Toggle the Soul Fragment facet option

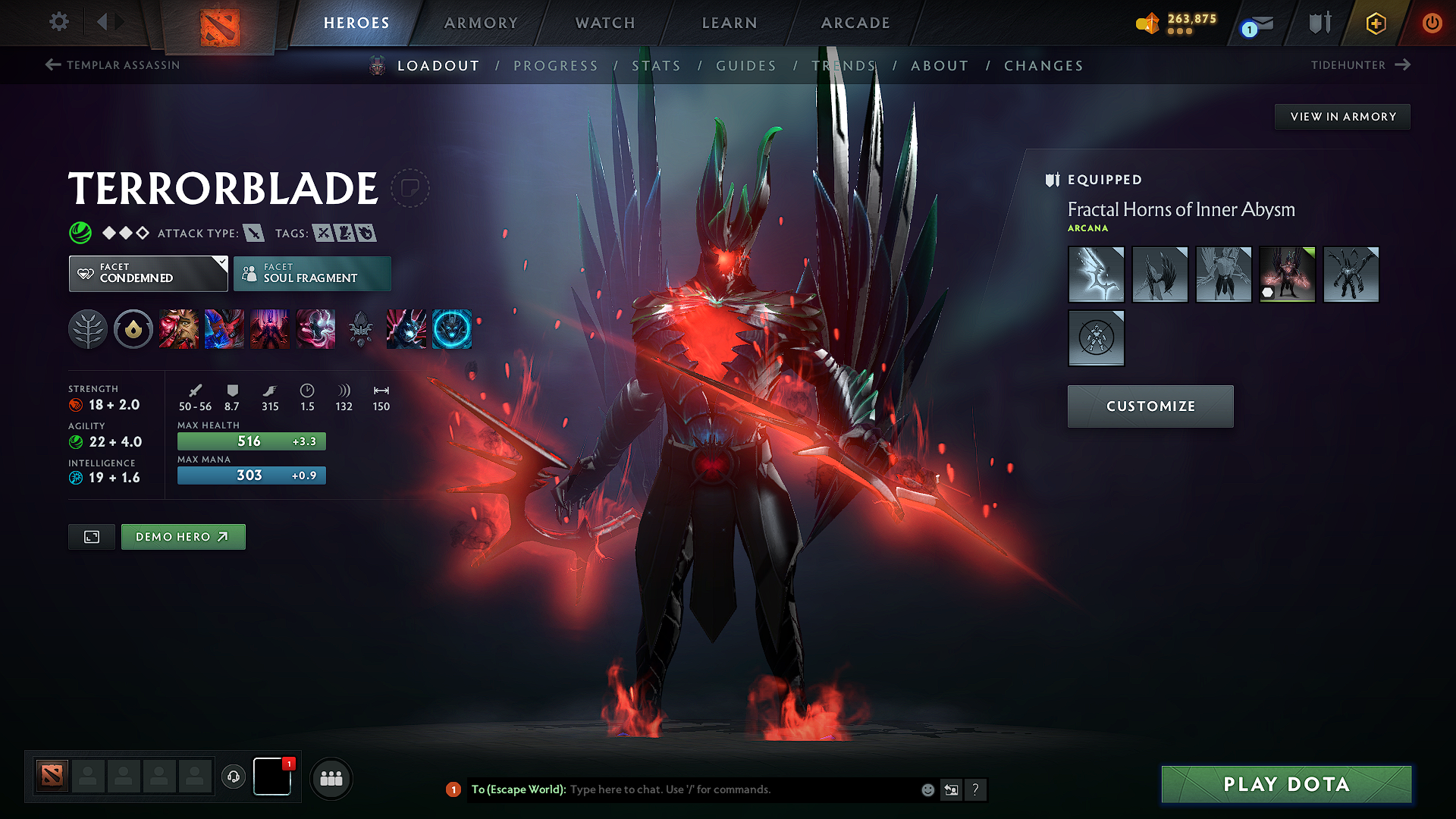point(312,273)
